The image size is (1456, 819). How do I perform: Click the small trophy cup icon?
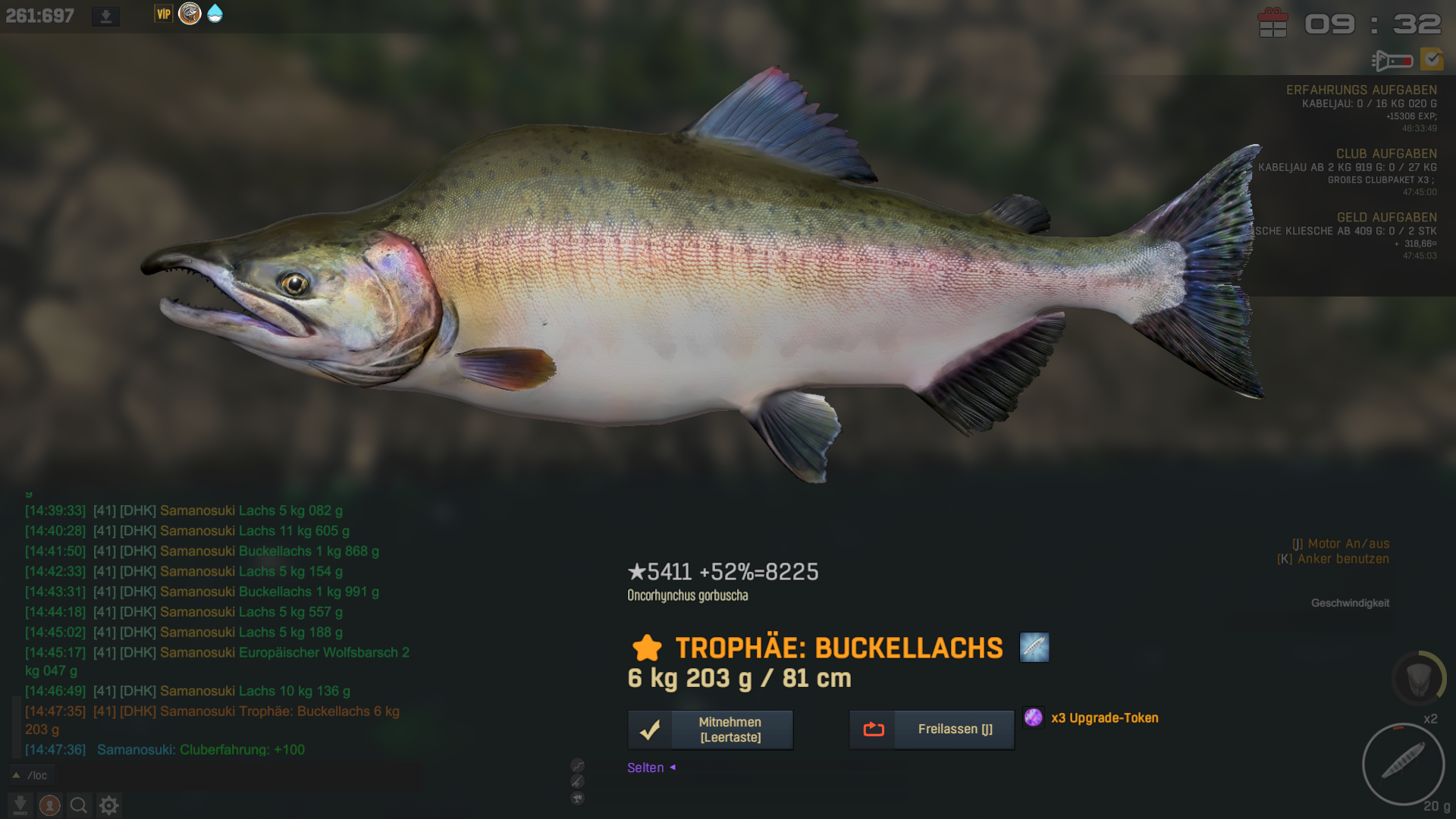pyautogui.click(x=577, y=798)
